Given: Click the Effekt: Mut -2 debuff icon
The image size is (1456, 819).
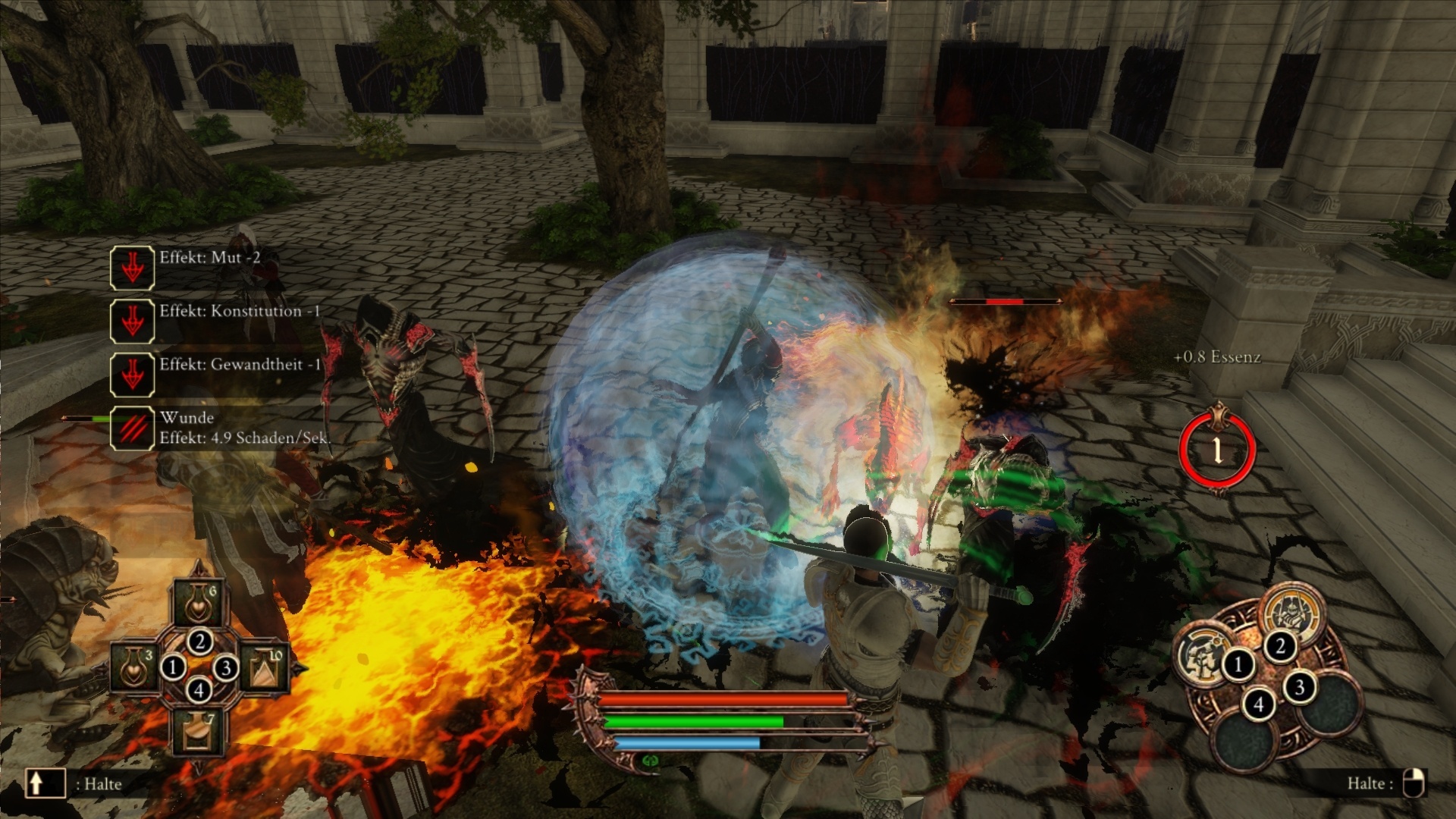Looking at the screenshot, I should click(133, 267).
